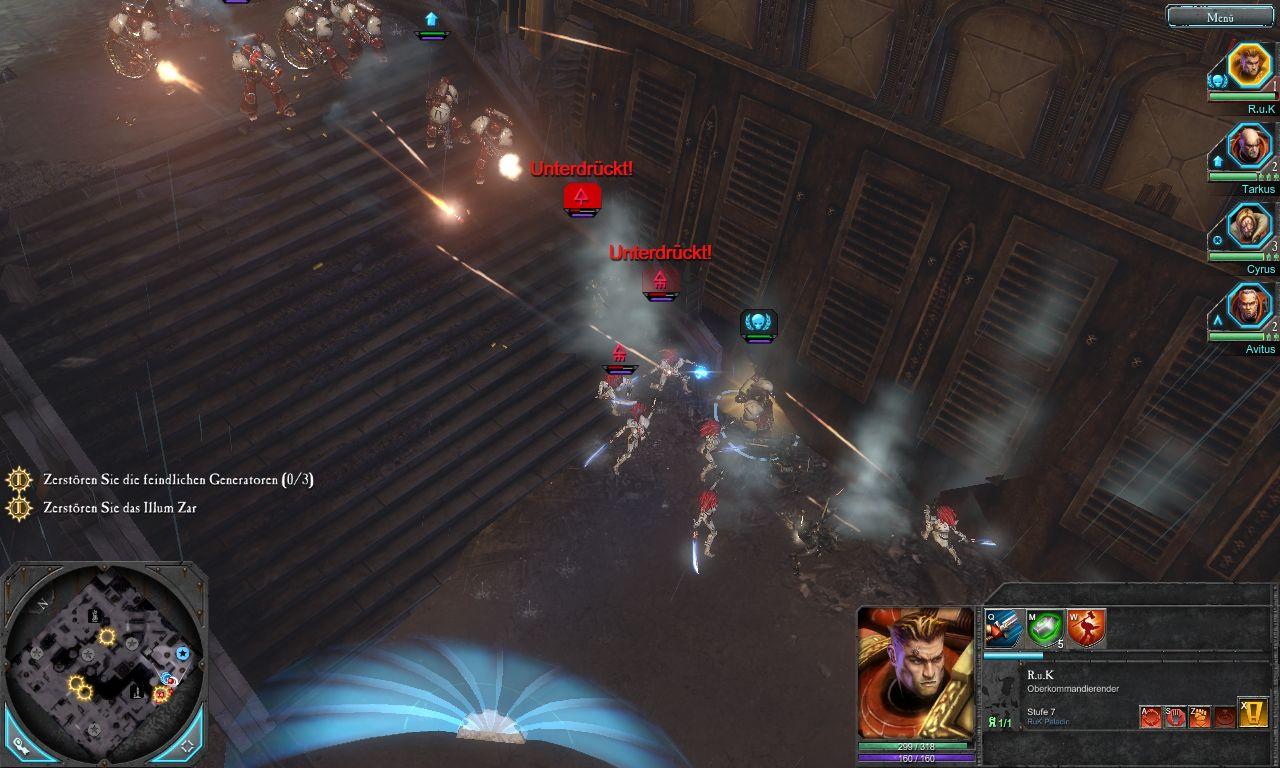This screenshot has width=1280, height=768.
Task: Click the blue star marker on minimap
Action: click(183, 653)
